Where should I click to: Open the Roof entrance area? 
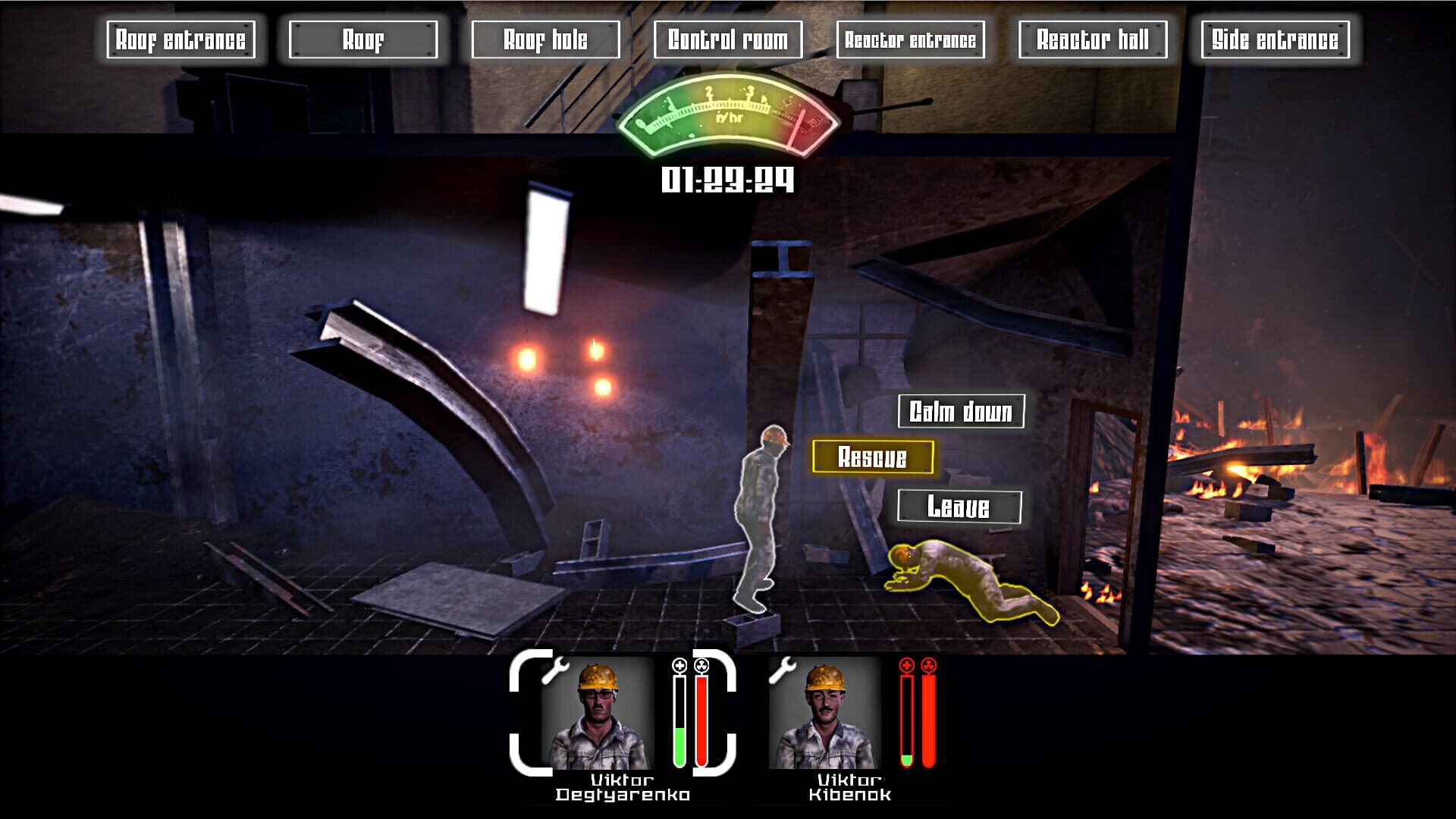click(x=183, y=39)
